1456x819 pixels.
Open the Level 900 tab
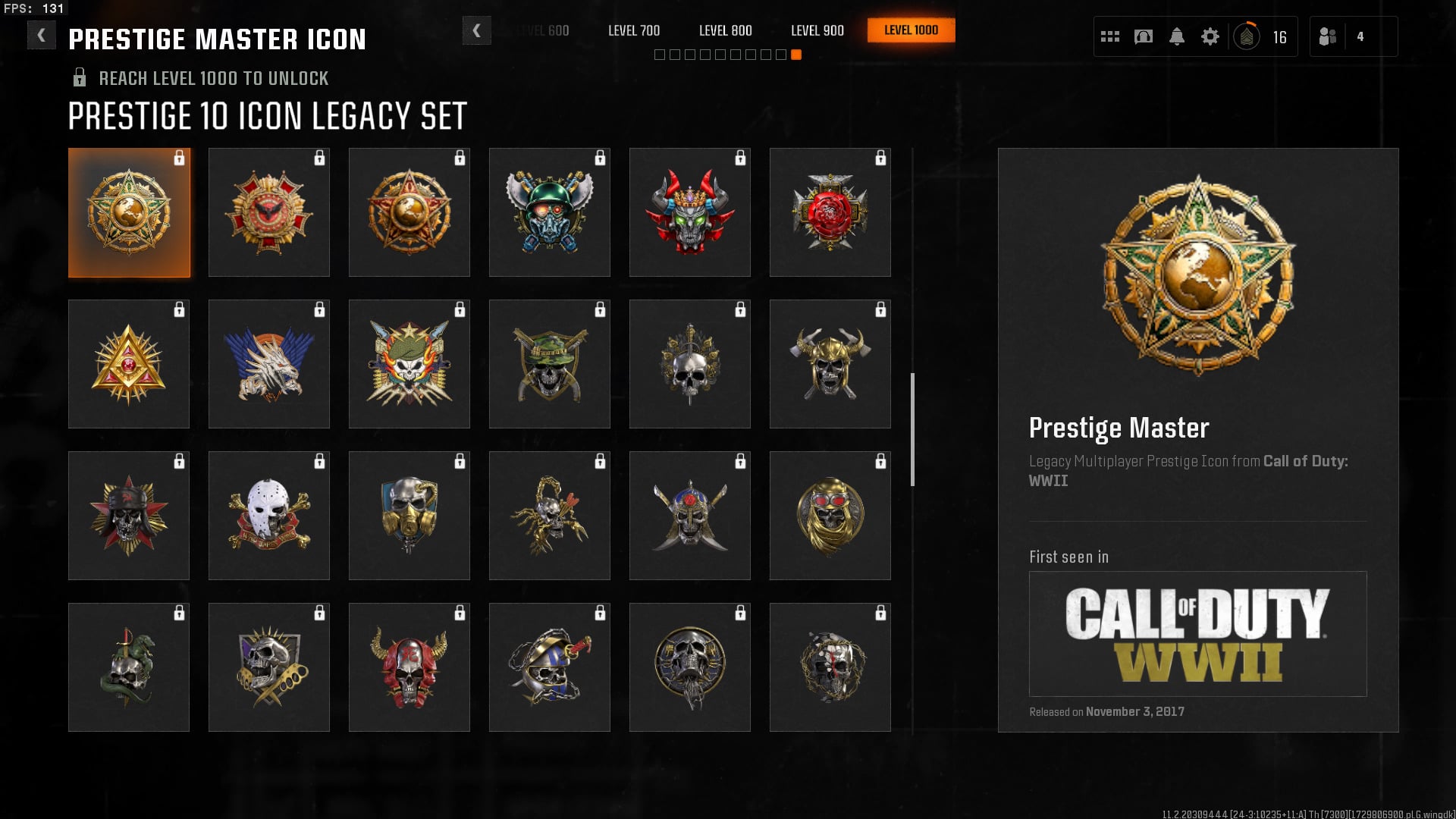point(817,30)
